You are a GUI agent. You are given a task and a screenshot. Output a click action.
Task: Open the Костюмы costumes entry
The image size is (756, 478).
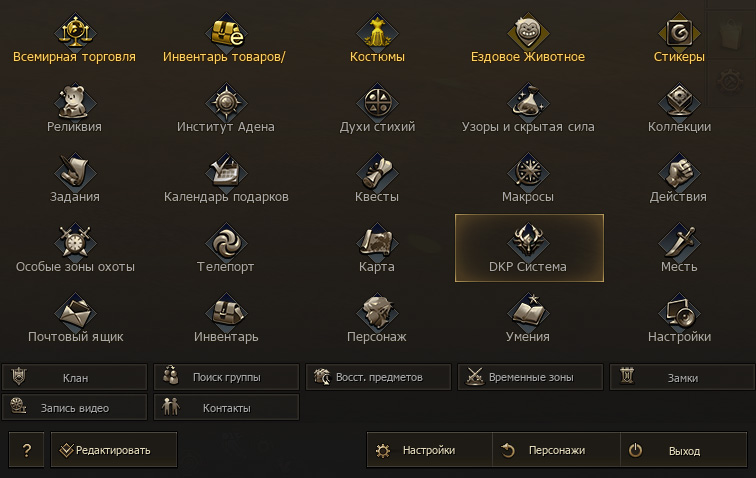pos(377,41)
